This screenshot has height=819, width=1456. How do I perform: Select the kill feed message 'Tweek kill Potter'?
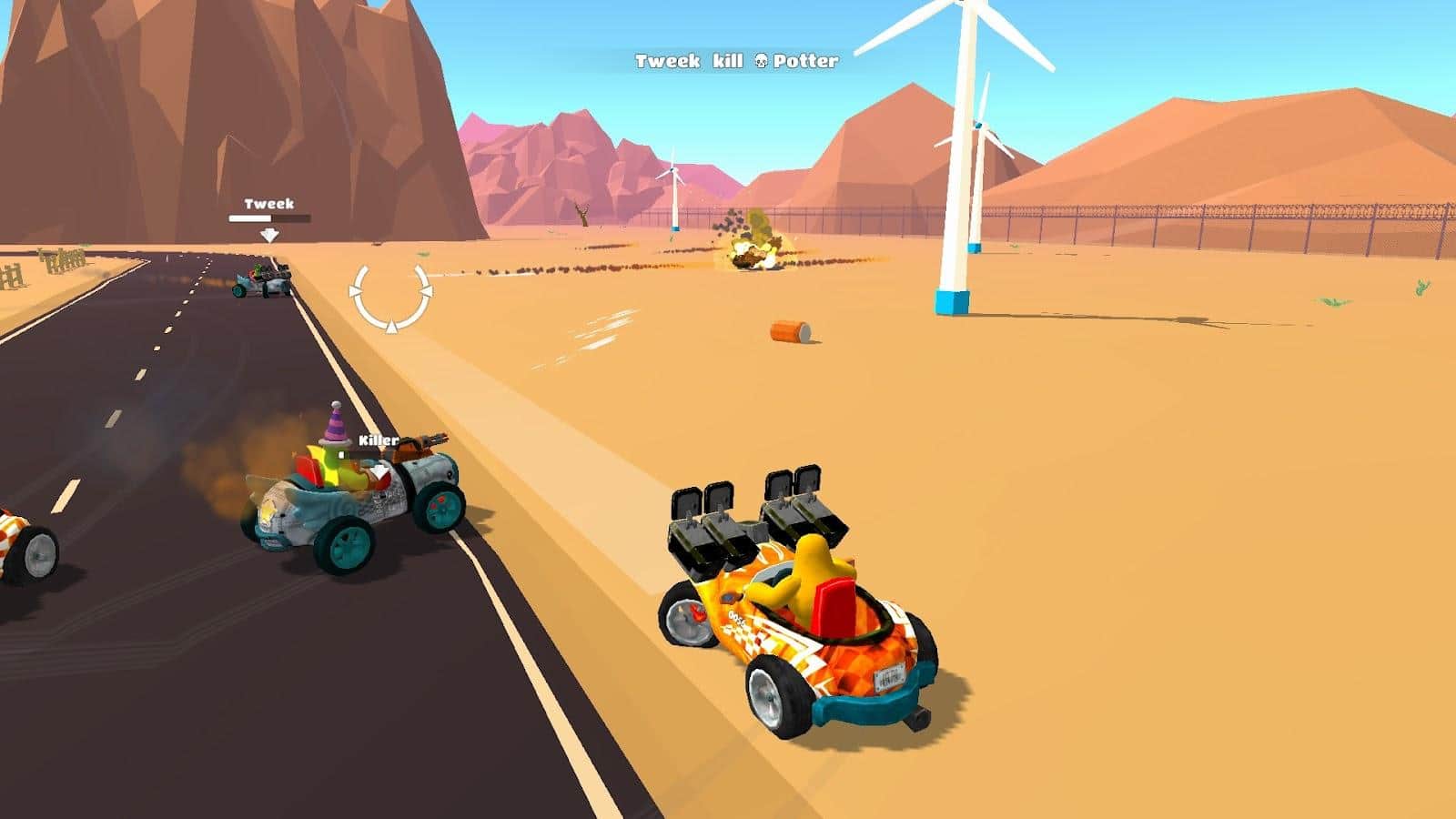tap(735, 63)
